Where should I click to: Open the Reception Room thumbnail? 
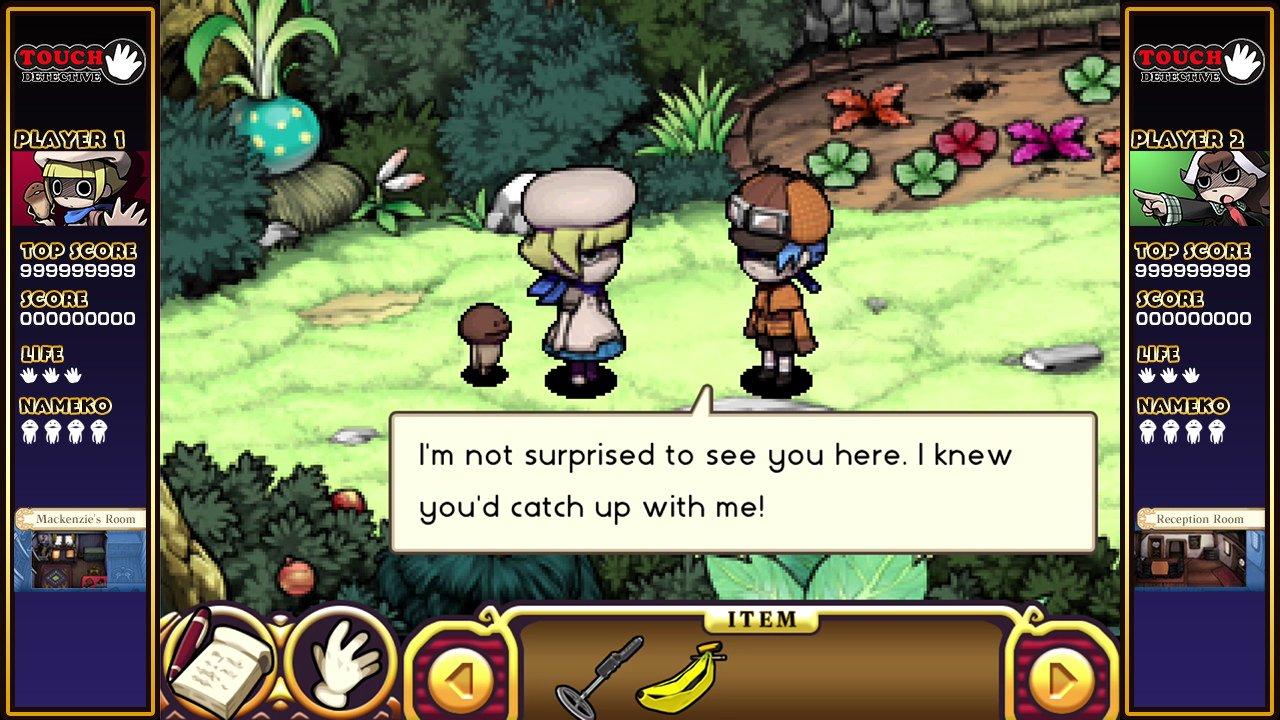[x=1199, y=551]
